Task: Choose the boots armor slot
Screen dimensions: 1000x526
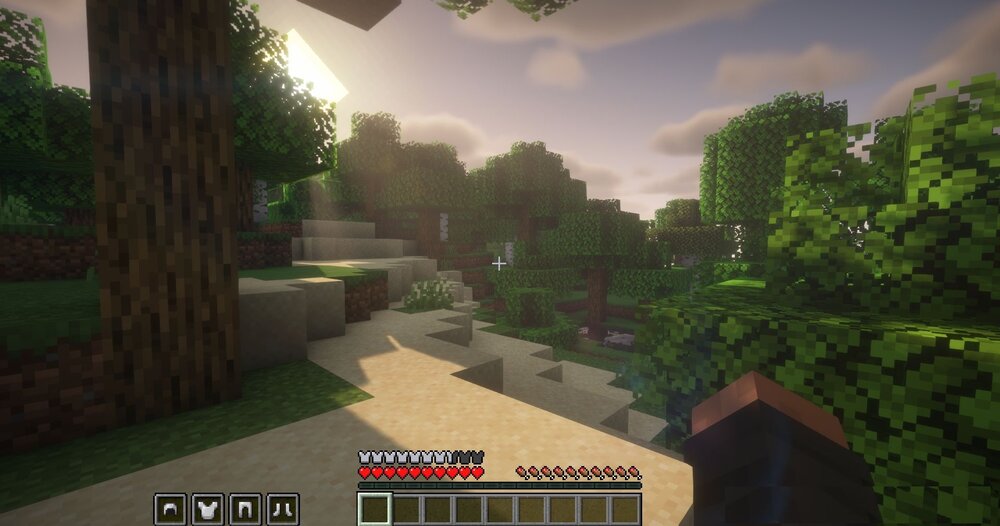Action: [x=283, y=510]
